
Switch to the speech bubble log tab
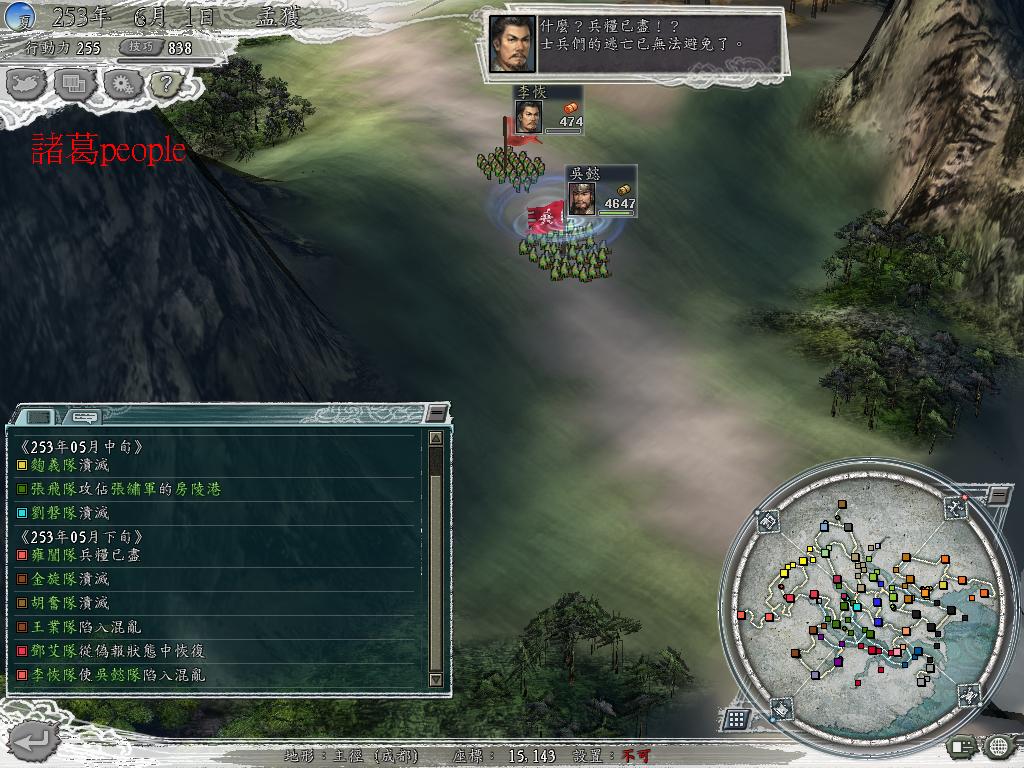pos(86,416)
